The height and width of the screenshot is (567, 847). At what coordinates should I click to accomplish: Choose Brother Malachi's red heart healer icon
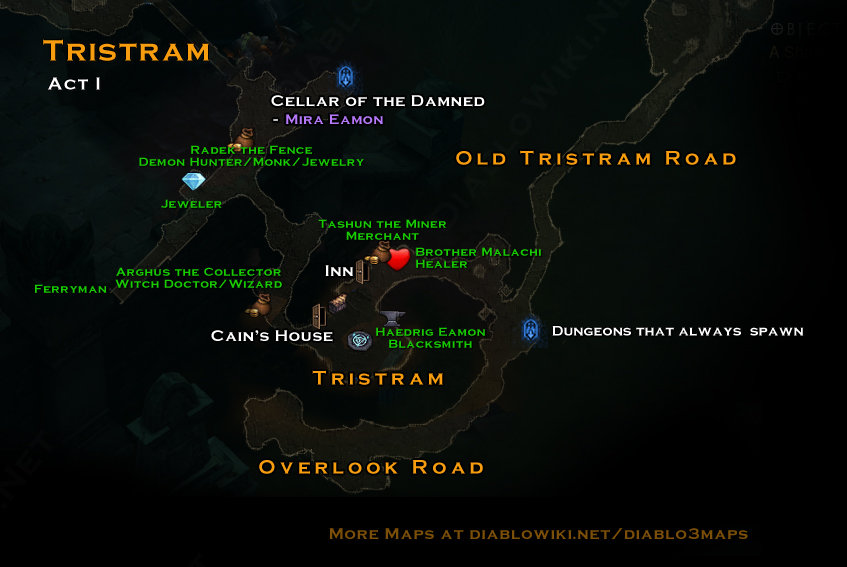(398, 260)
